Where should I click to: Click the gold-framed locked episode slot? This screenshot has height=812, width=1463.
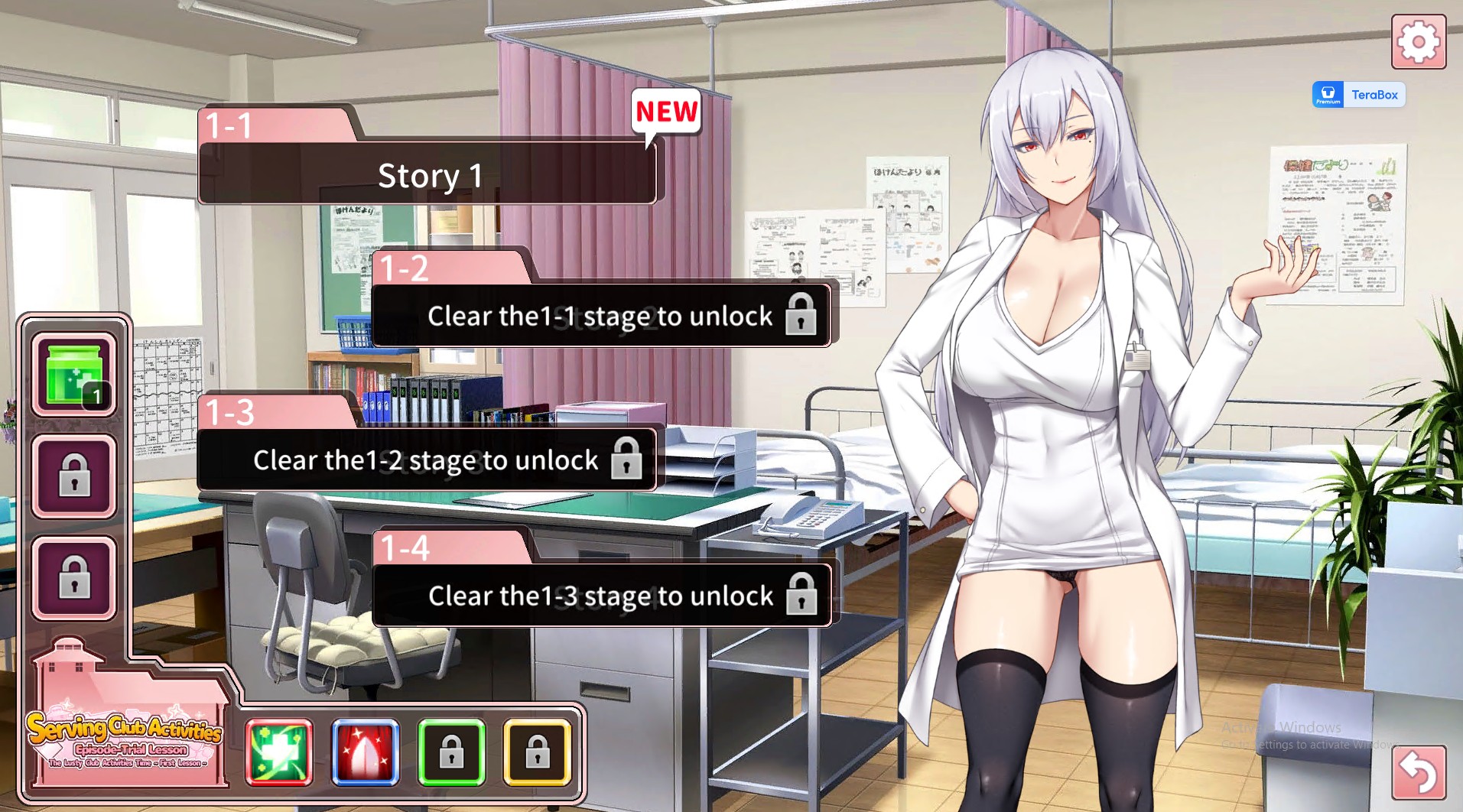coord(538,752)
